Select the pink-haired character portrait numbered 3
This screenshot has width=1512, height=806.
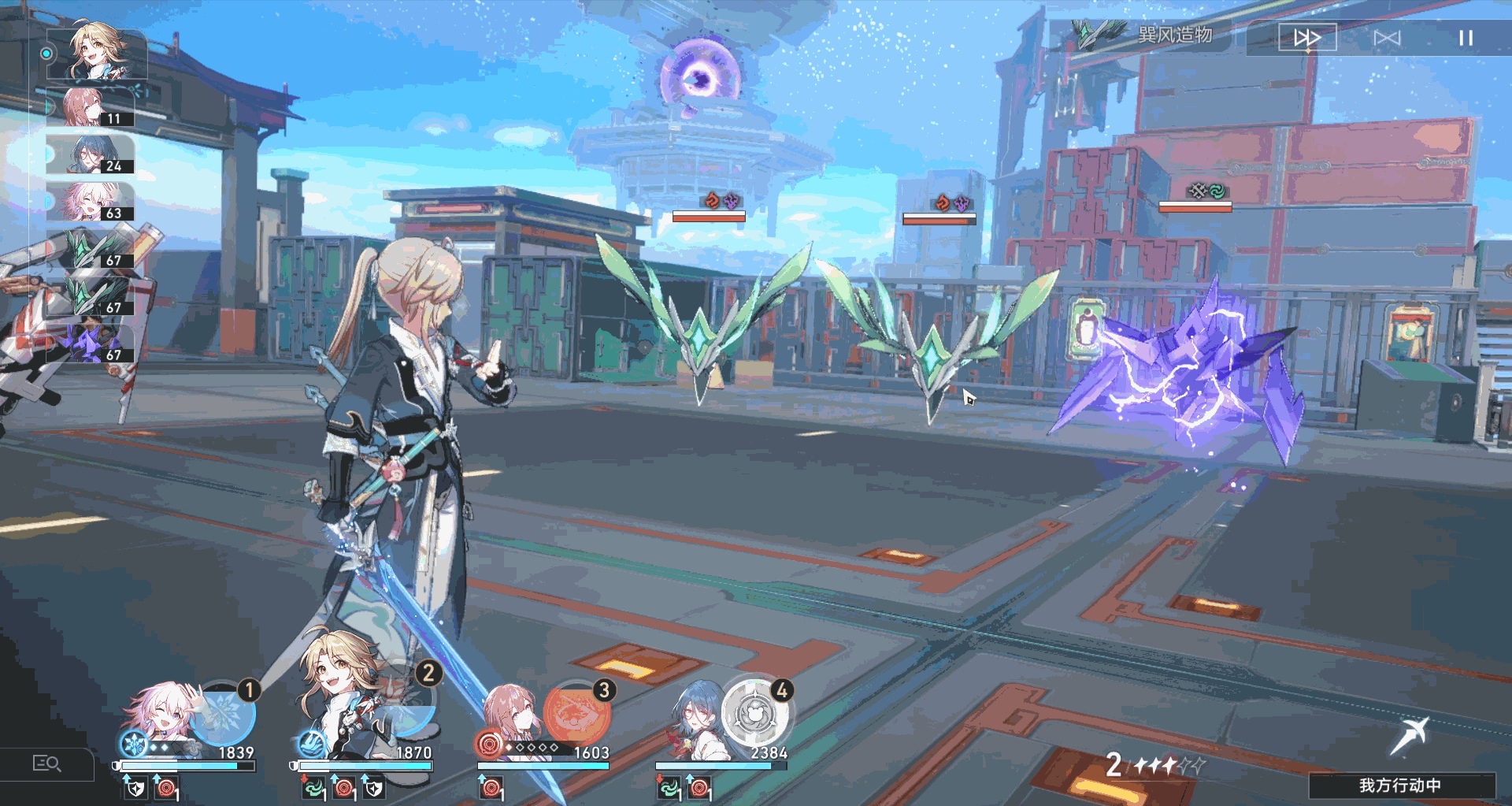click(510, 715)
